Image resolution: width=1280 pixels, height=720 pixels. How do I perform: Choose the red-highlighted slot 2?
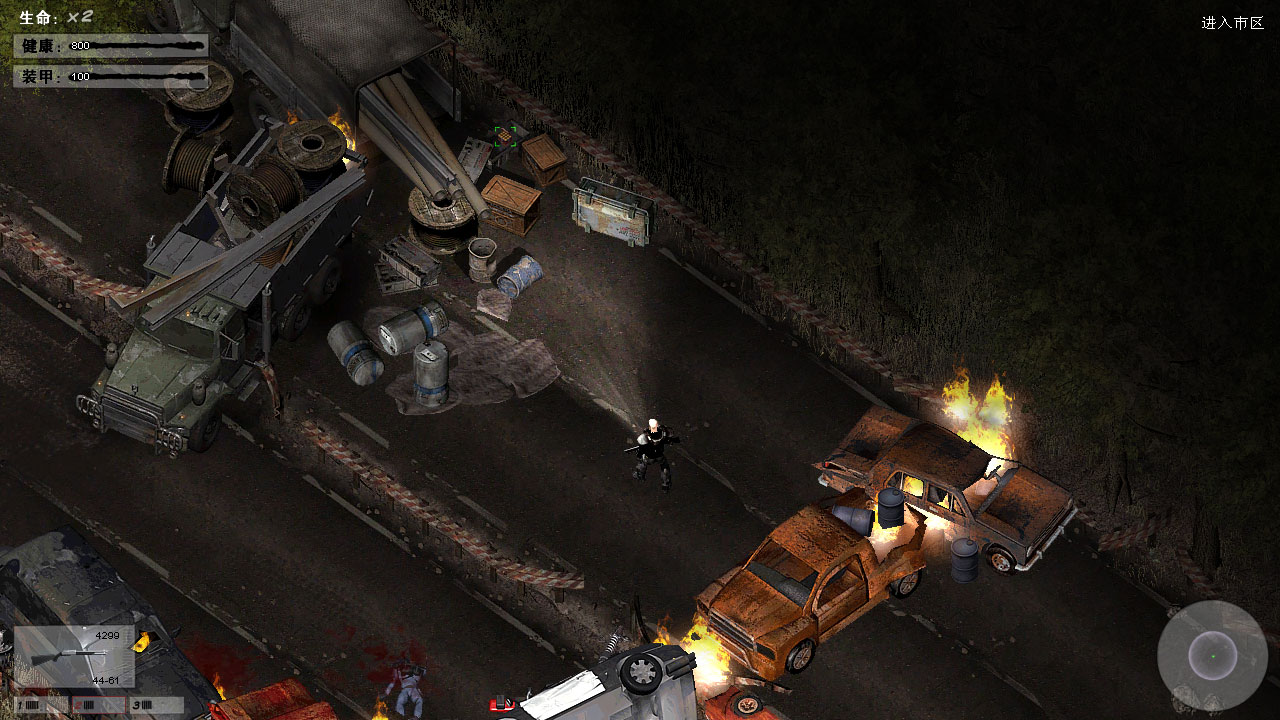pos(98,705)
